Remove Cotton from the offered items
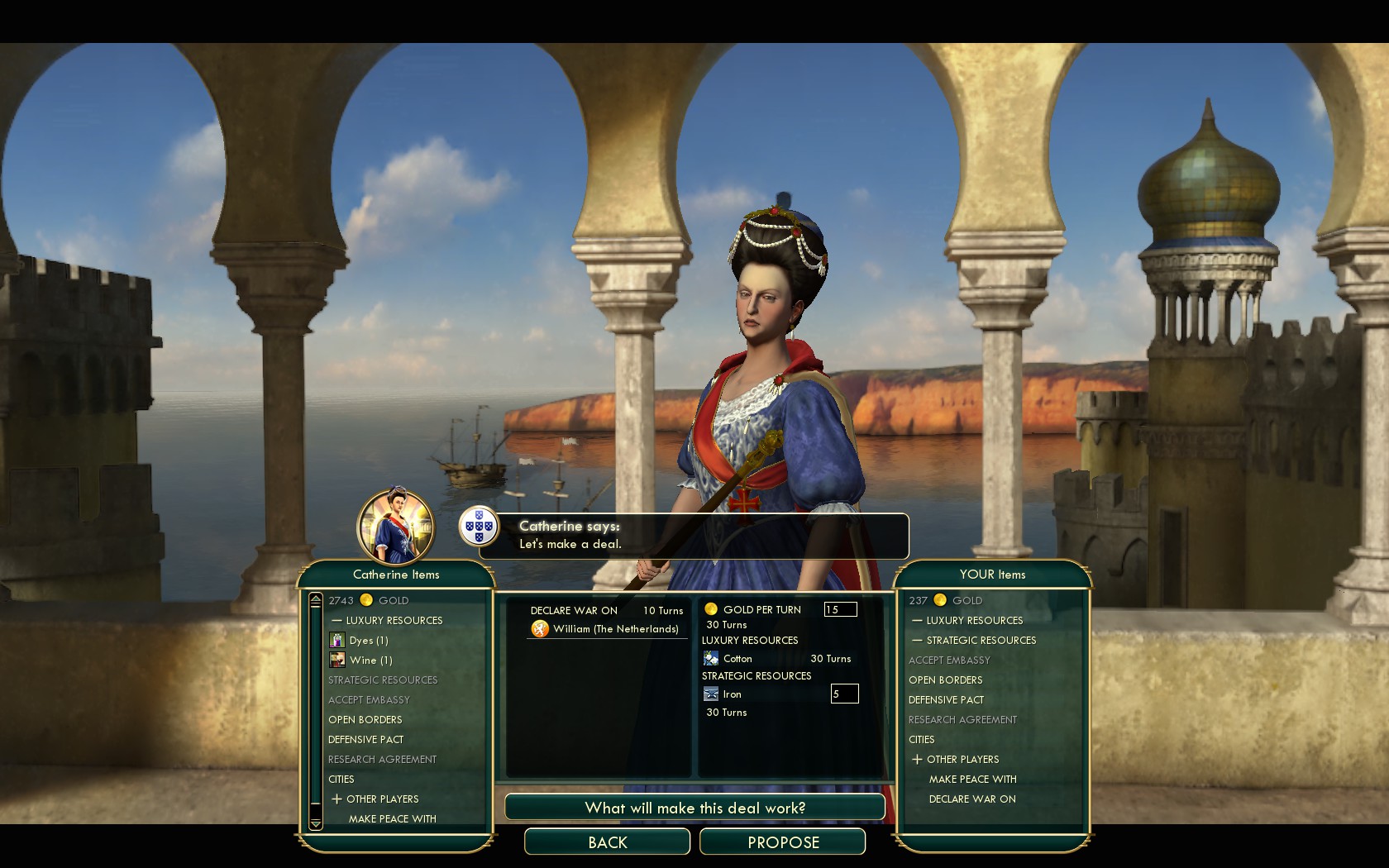The image size is (1389, 868). click(737, 659)
